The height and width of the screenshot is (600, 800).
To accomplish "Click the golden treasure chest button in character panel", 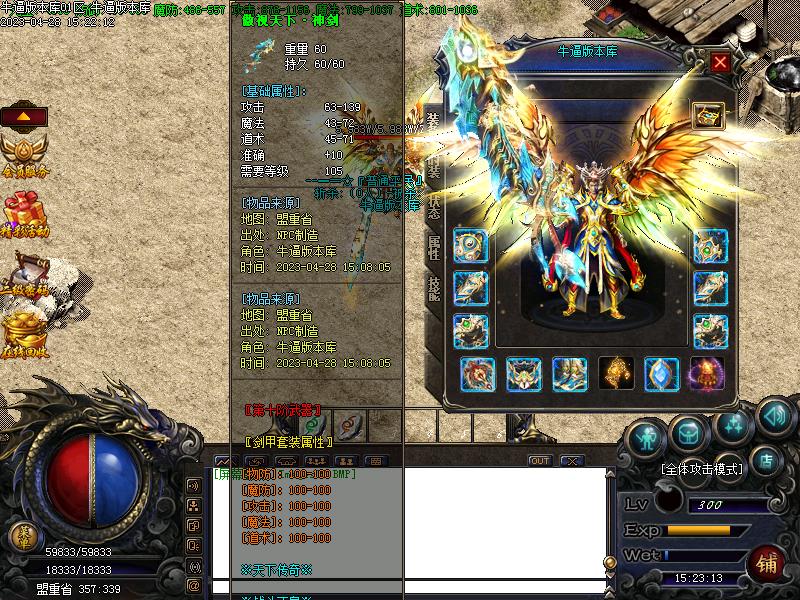I will point(708,116).
